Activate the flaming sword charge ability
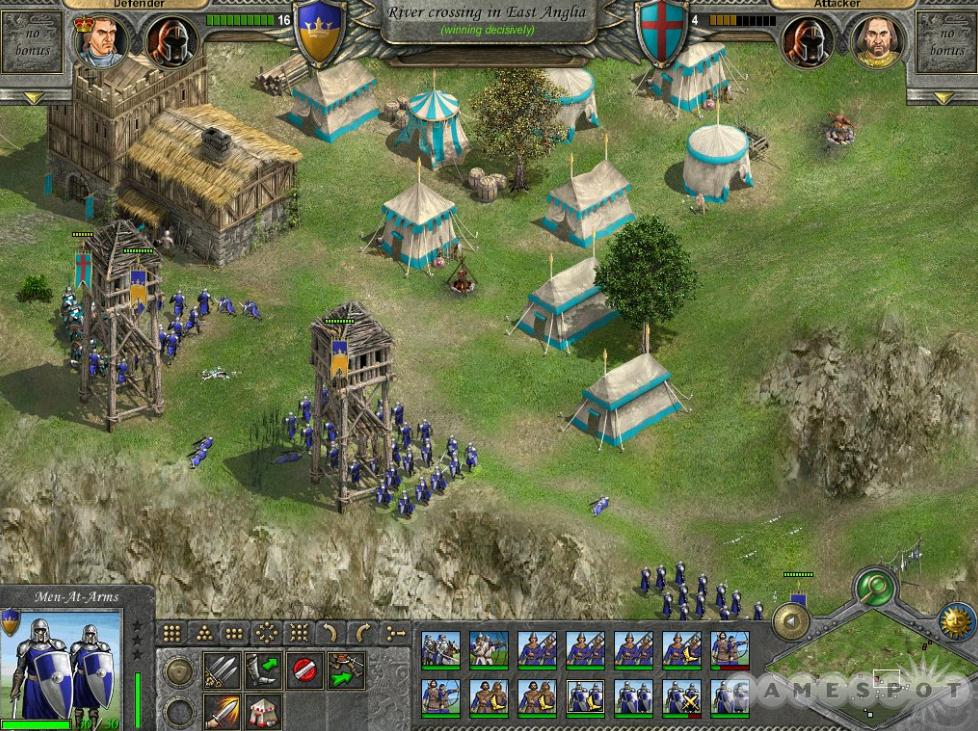The height and width of the screenshot is (731, 978). (x=221, y=711)
